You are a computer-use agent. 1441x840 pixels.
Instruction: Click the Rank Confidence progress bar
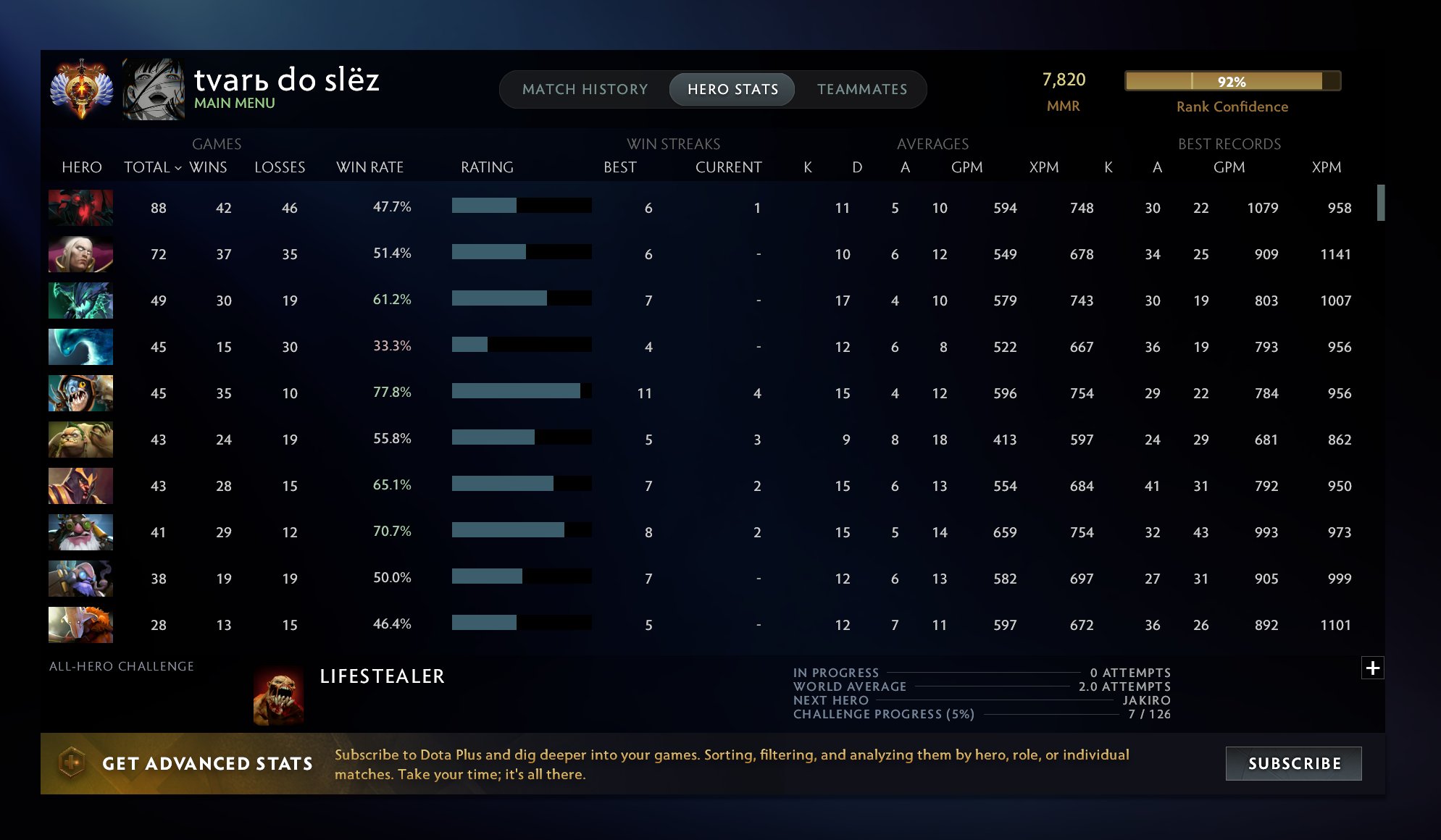[x=1230, y=83]
